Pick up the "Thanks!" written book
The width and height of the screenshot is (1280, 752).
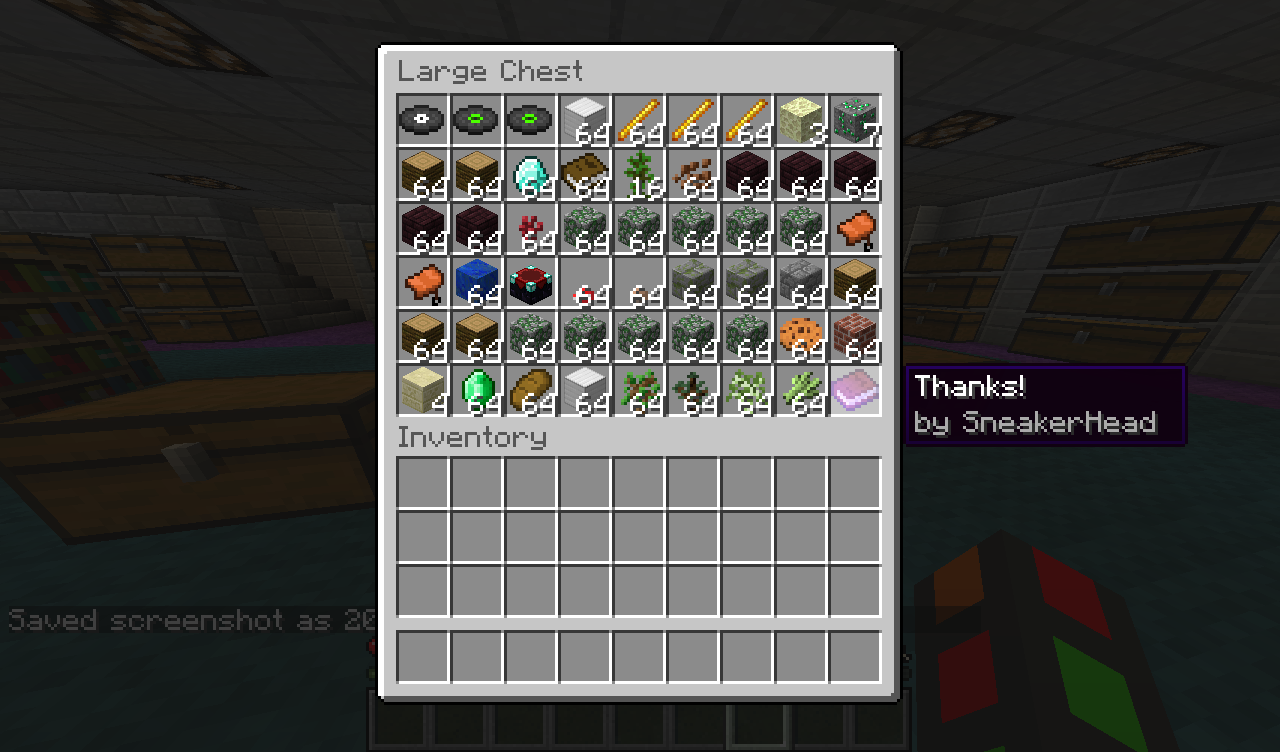[854, 390]
